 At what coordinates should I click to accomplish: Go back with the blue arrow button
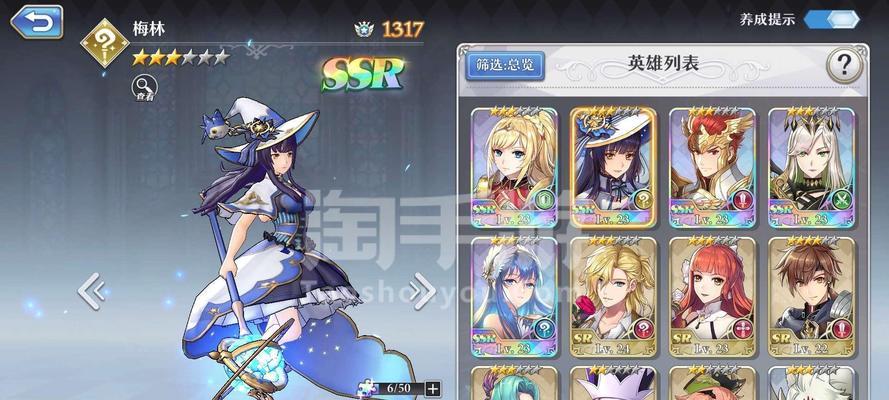[36, 21]
